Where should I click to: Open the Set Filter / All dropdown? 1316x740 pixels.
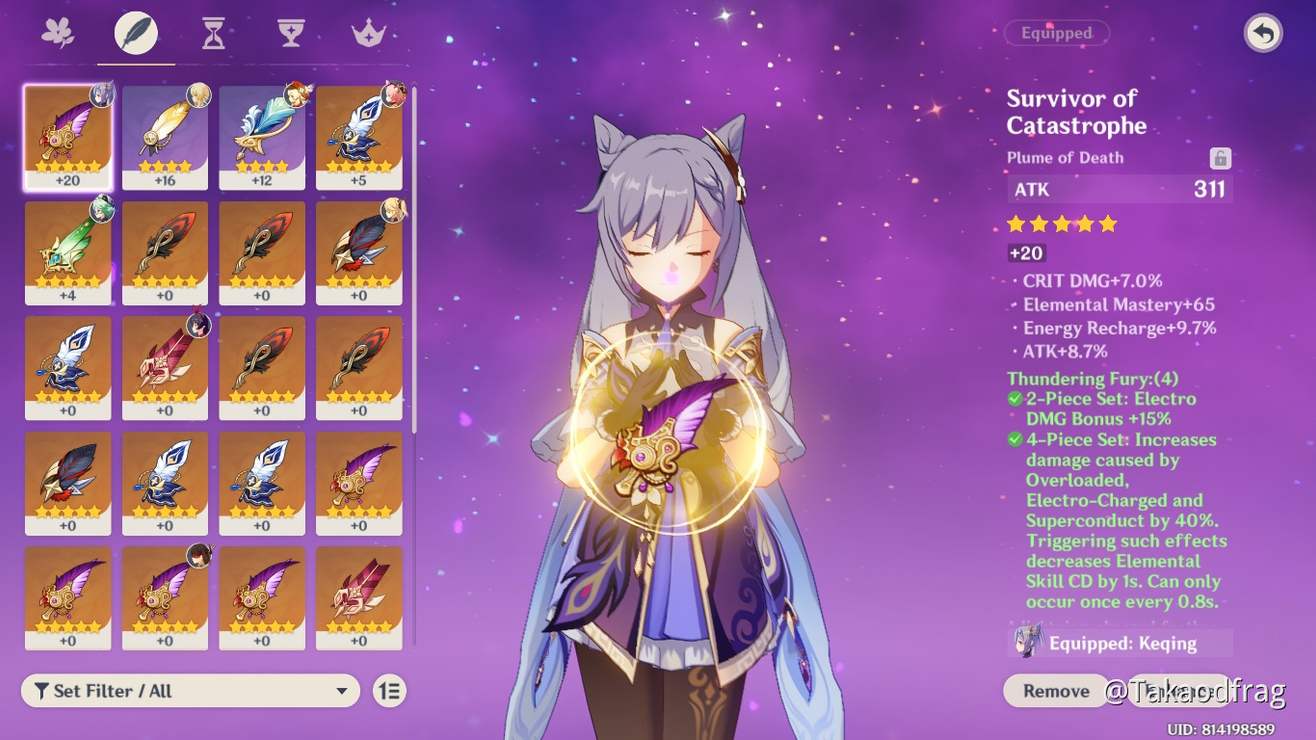[190, 690]
